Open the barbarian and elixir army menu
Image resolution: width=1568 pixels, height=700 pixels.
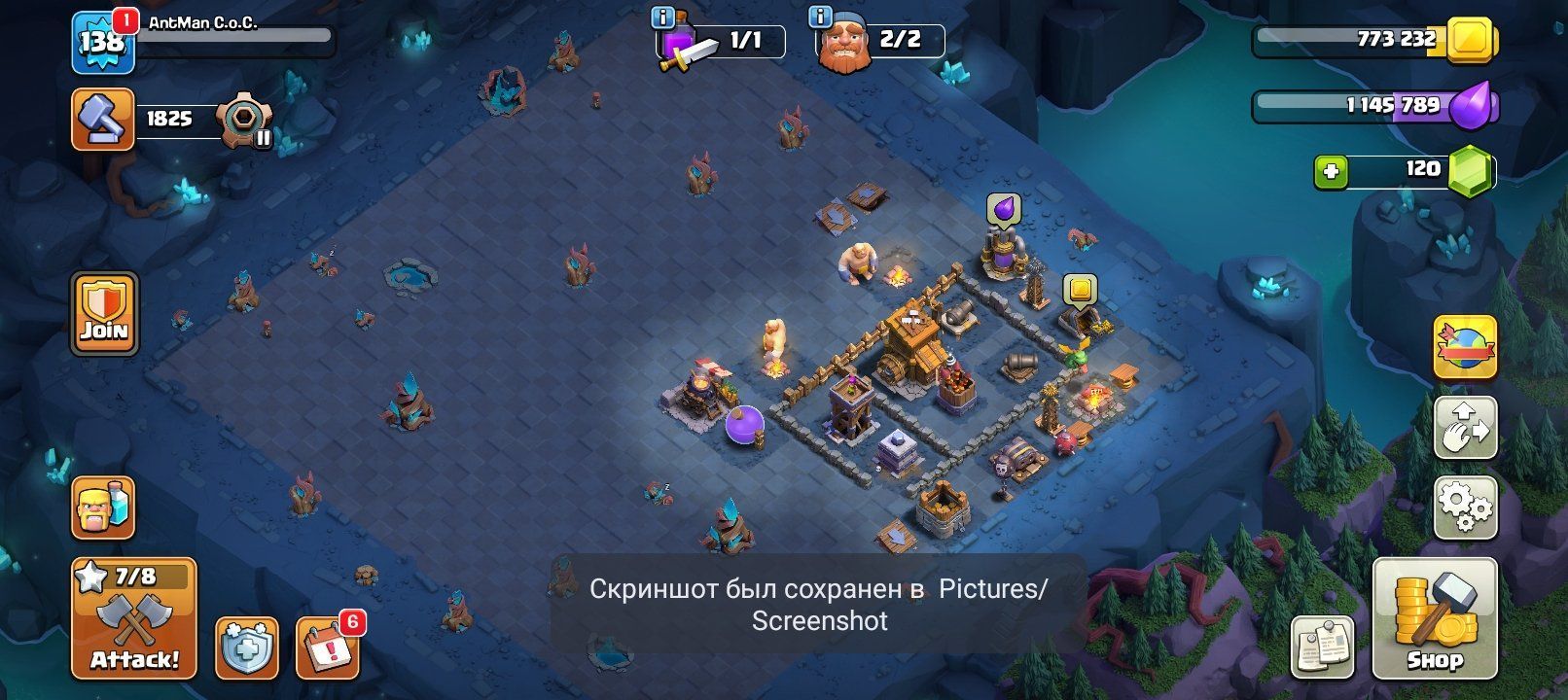pyautogui.click(x=103, y=508)
